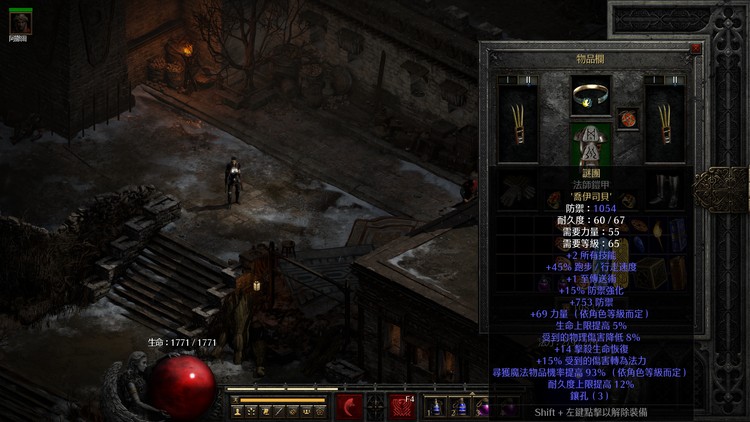The height and width of the screenshot is (422, 750).
Task: Change the red left-click skill
Action: tap(349, 407)
